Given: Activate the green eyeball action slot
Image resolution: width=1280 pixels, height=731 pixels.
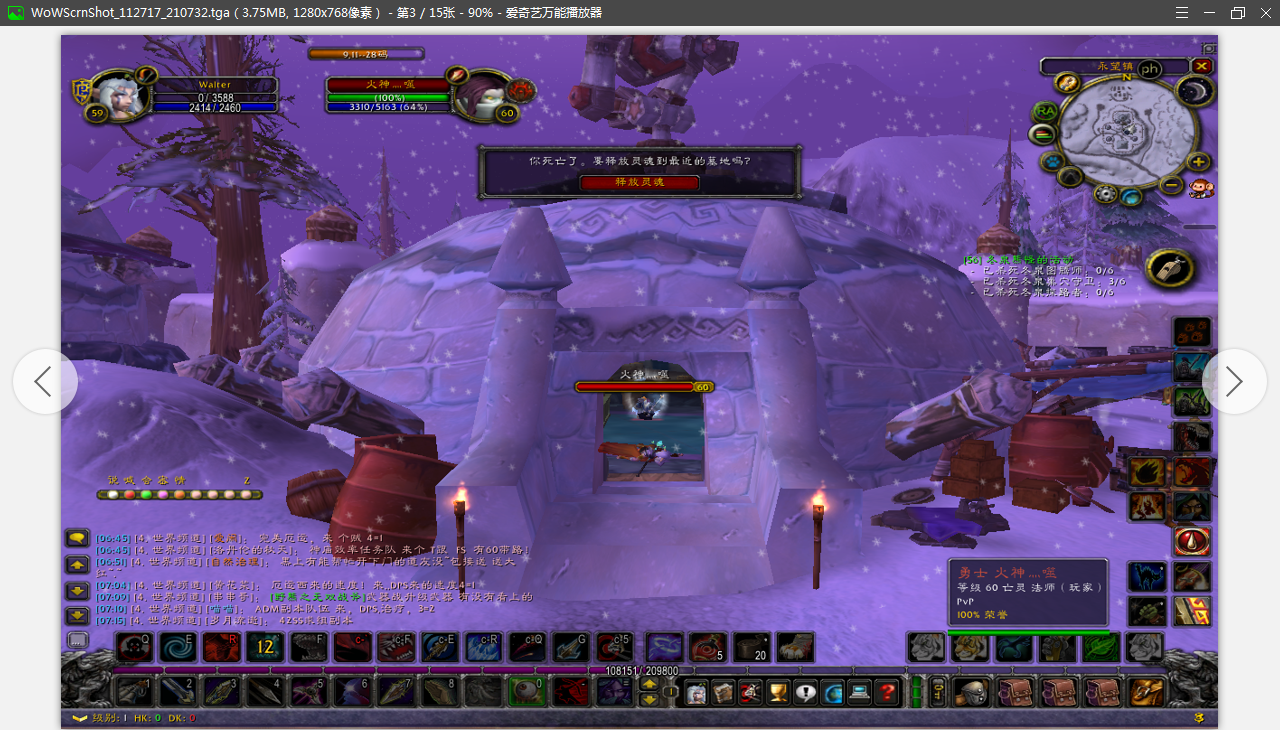Looking at the screenshot, I should point(526,691).
